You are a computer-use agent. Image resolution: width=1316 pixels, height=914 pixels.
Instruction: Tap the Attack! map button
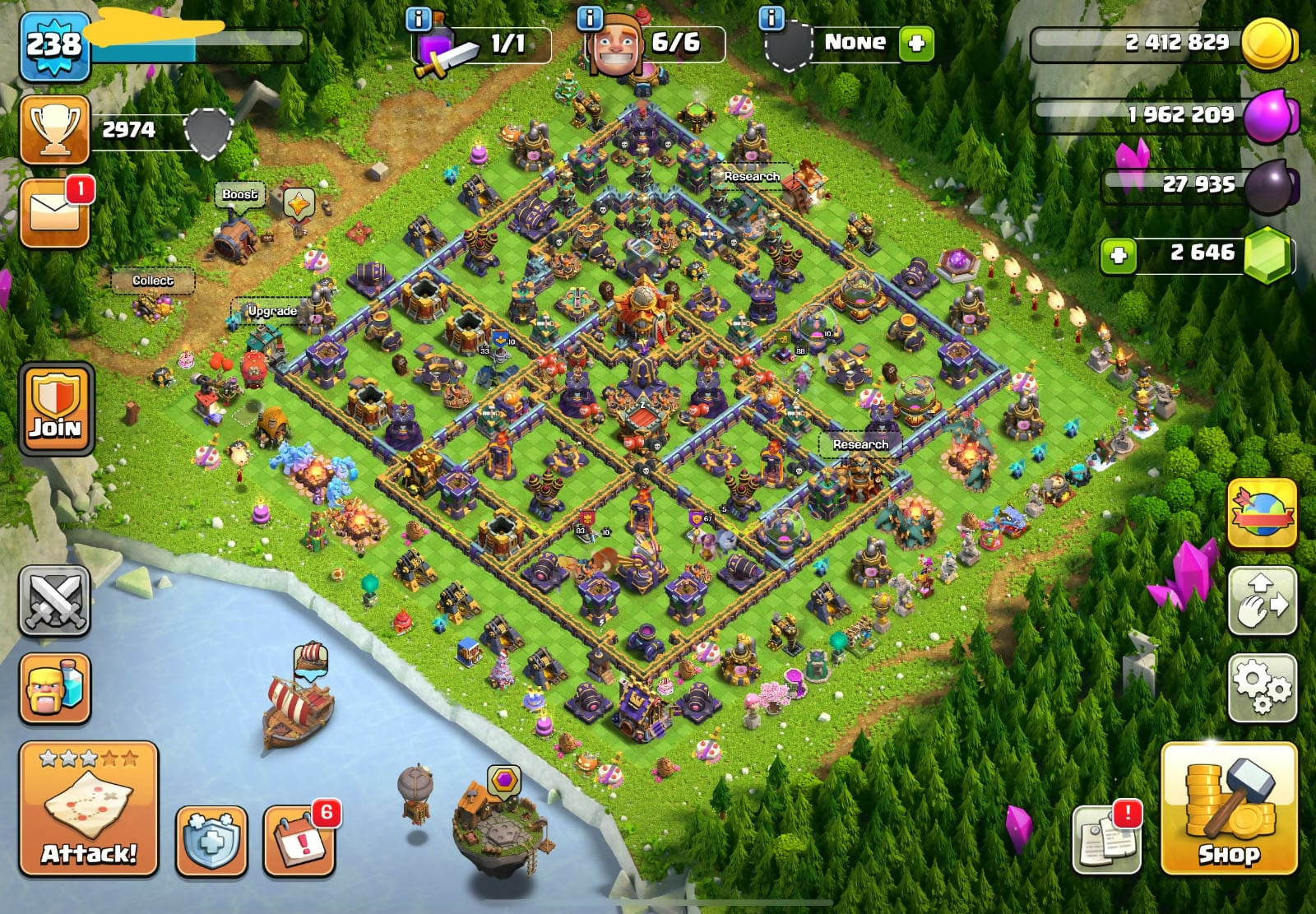tap(89, 808)
